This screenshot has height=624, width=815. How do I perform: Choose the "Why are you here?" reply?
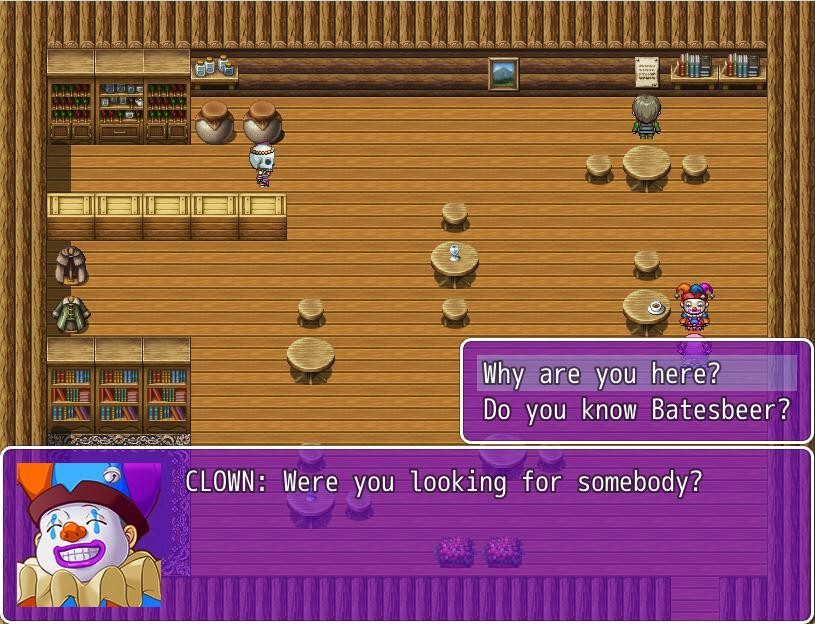click(x=601, y=374)
